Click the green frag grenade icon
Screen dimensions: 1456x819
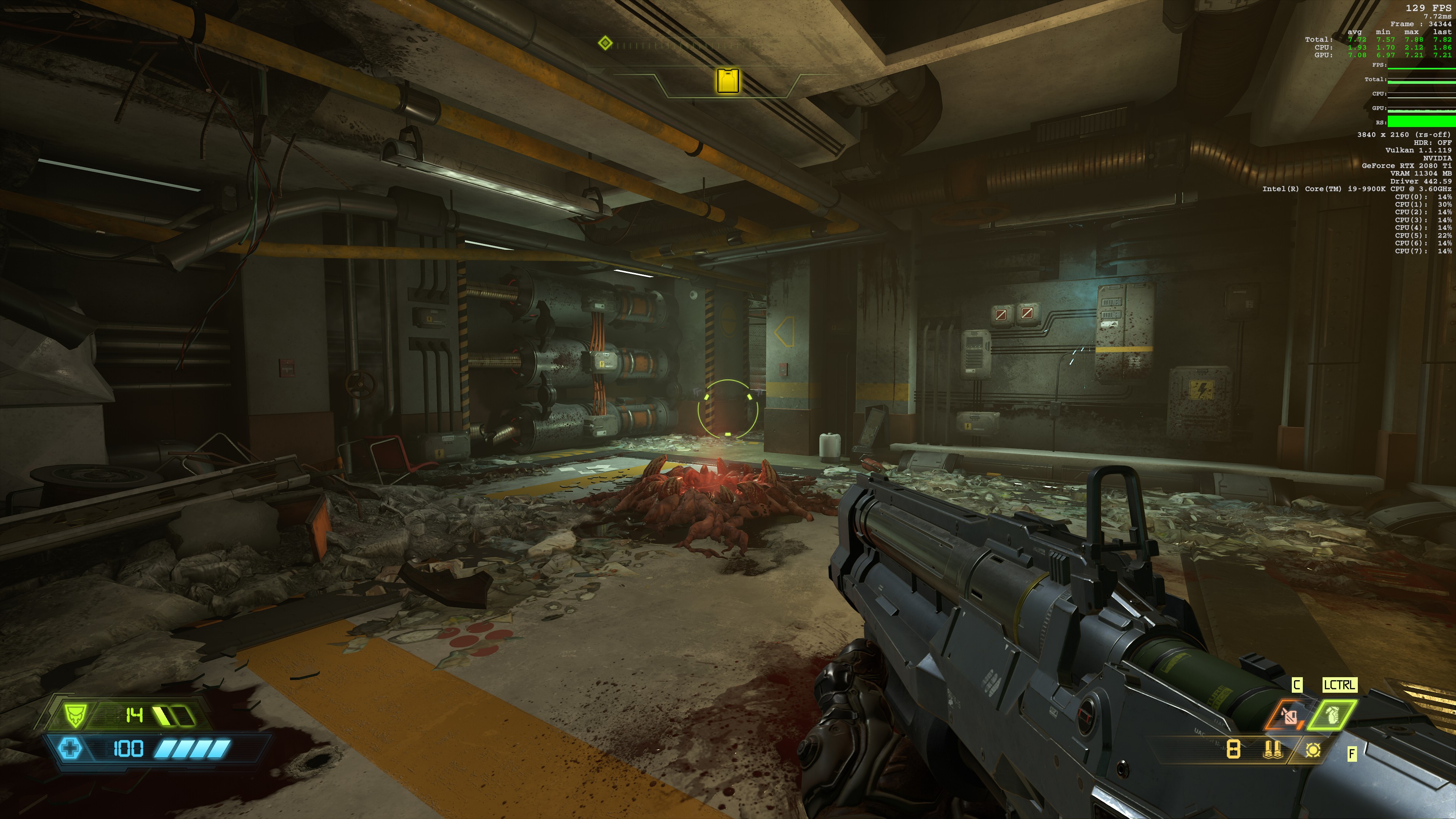click(1332, 715)
